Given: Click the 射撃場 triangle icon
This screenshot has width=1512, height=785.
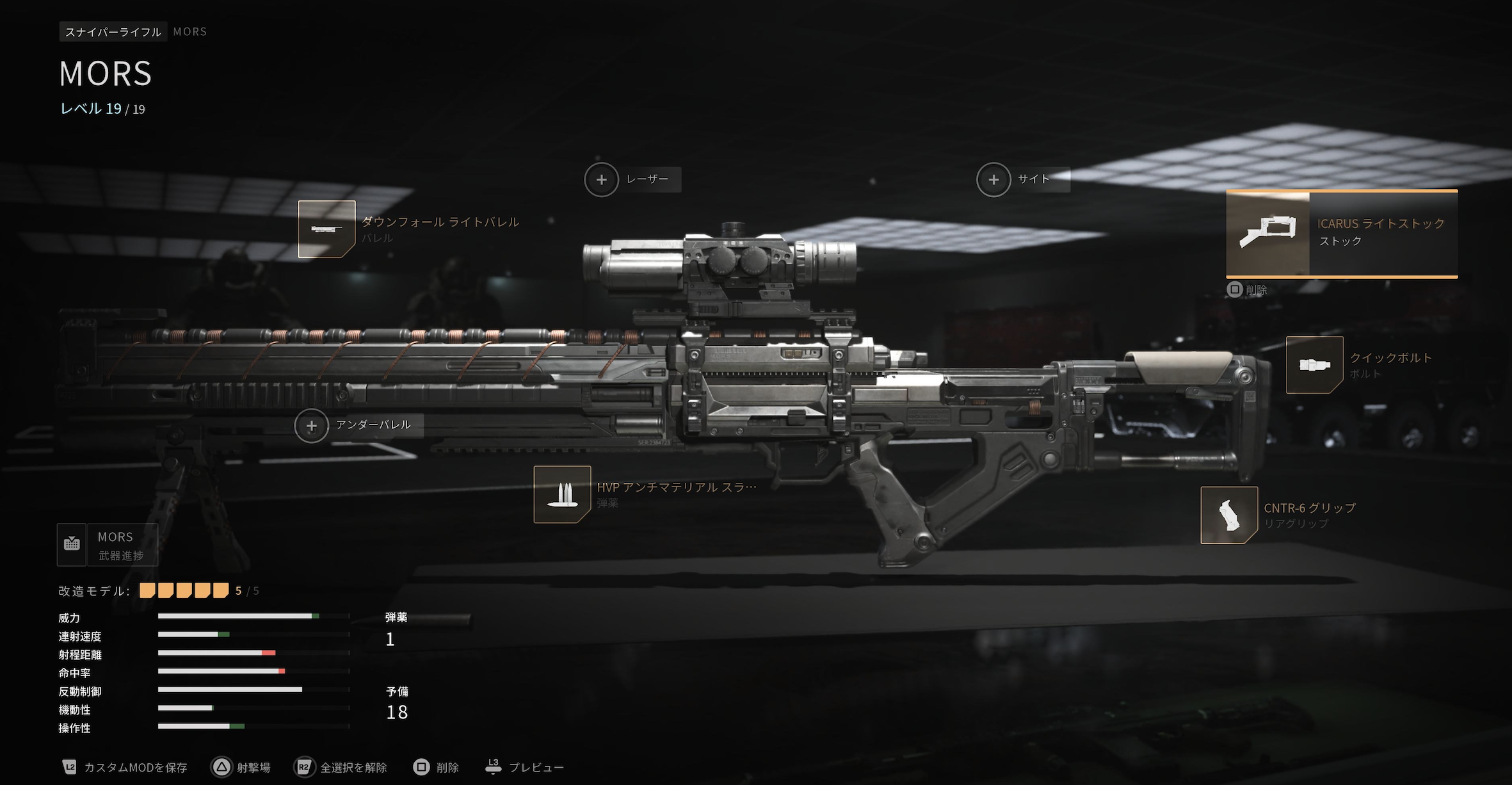Looking at the screenshot, I should click(x=222, y=766).
